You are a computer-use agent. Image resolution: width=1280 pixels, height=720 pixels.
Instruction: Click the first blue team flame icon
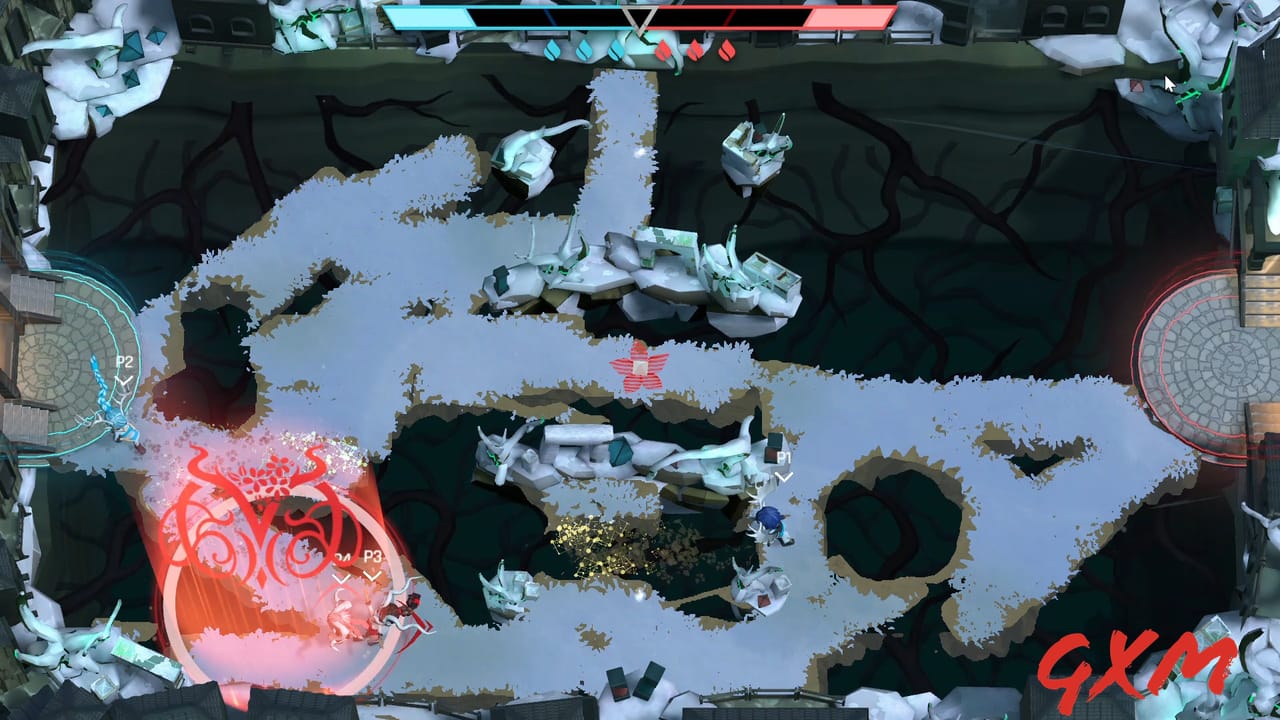[x=552, y=48]
